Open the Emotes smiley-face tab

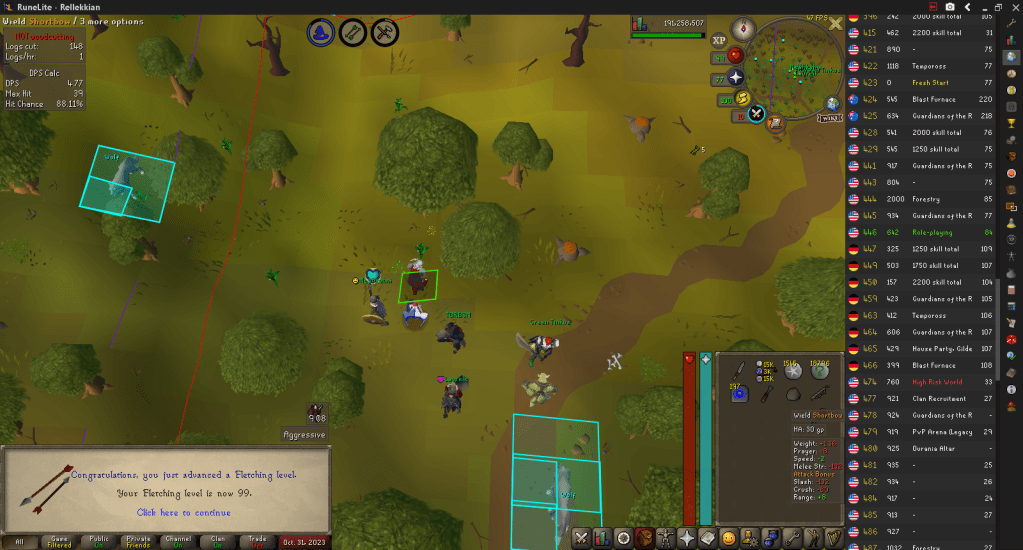(729, 538)
